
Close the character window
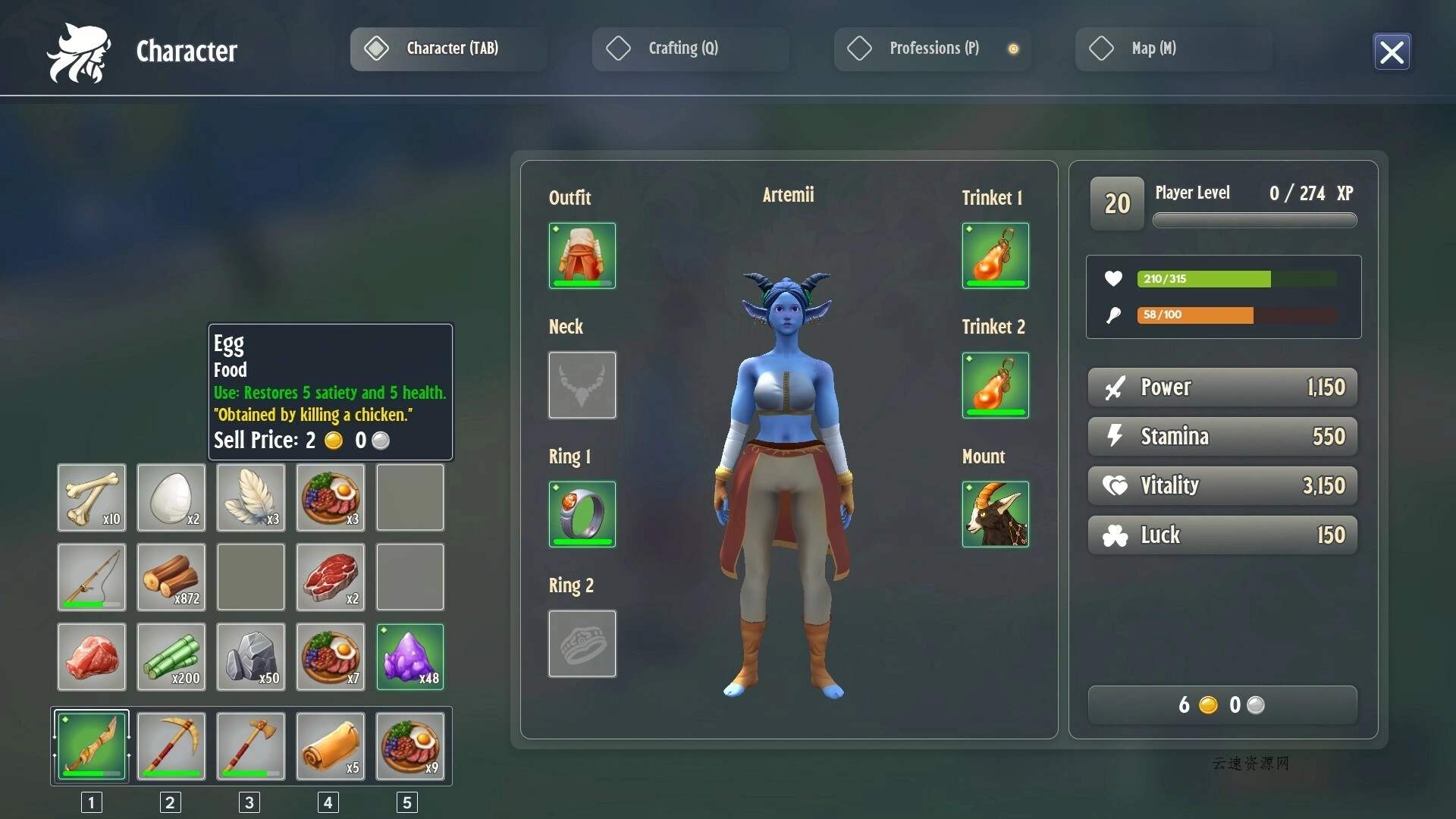click(1392, 52)
